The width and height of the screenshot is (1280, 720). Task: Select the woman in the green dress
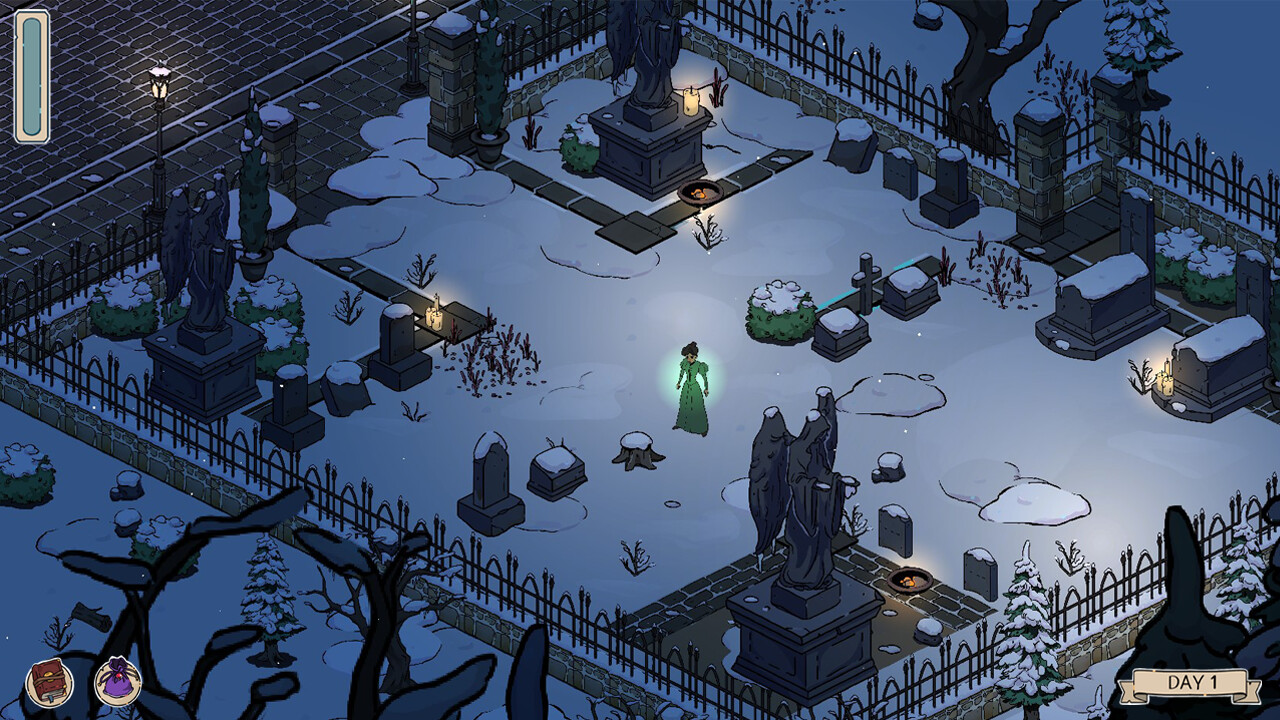click(x=692, y=390)
